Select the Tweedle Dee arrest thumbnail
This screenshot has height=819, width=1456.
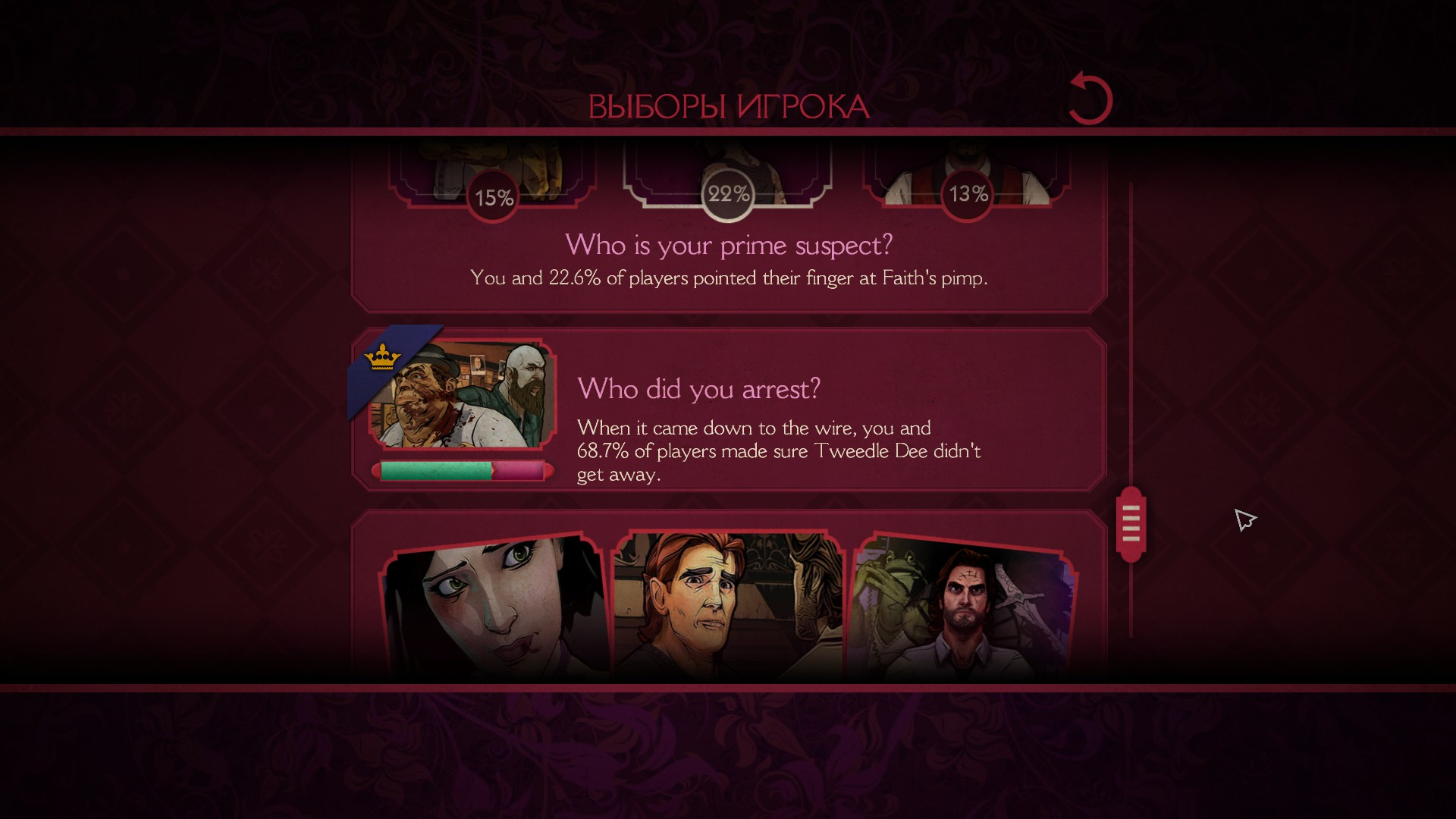pos(462,394)
